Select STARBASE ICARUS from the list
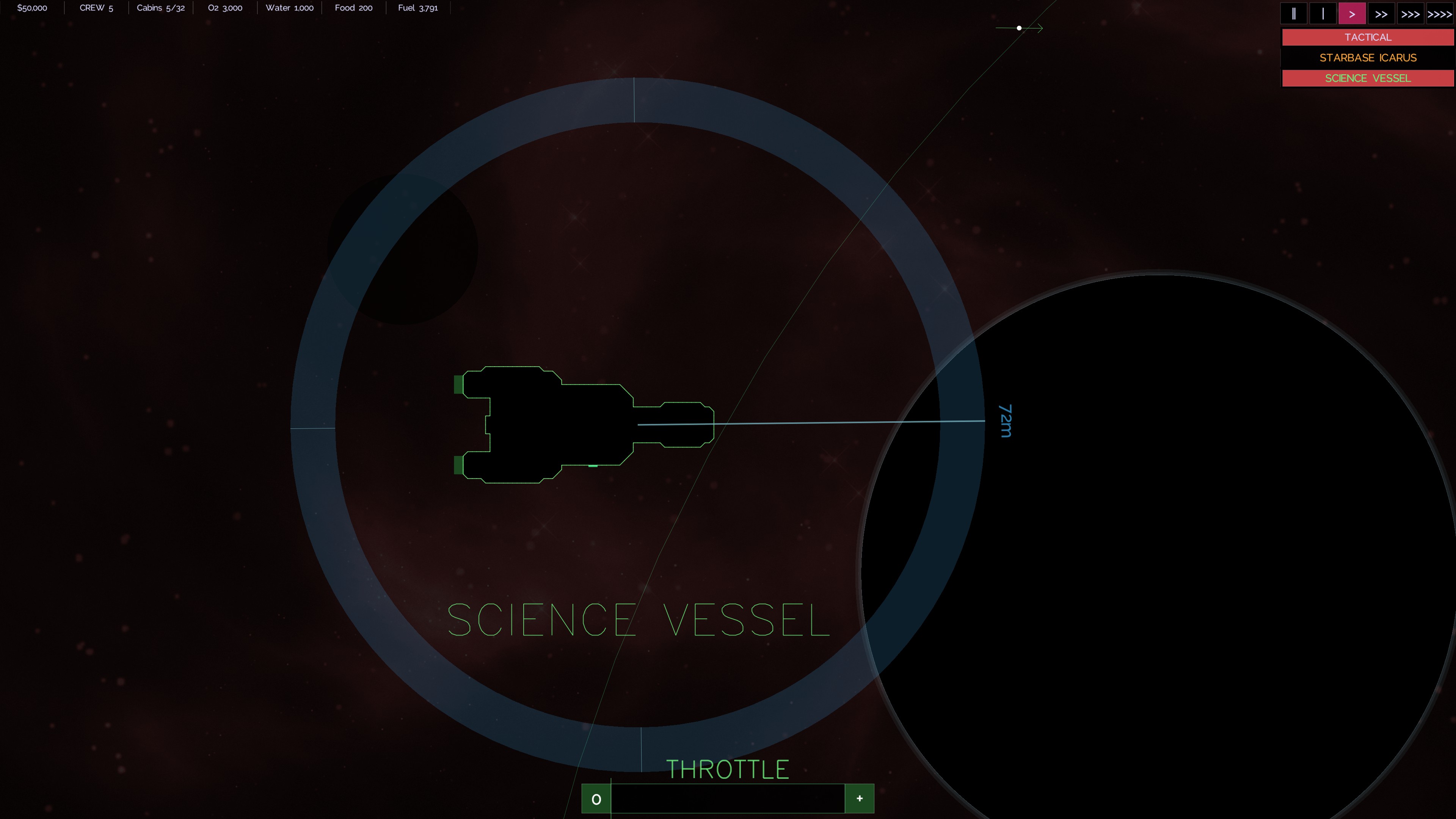The image size is (1456, 819). tap(1367, 58)
